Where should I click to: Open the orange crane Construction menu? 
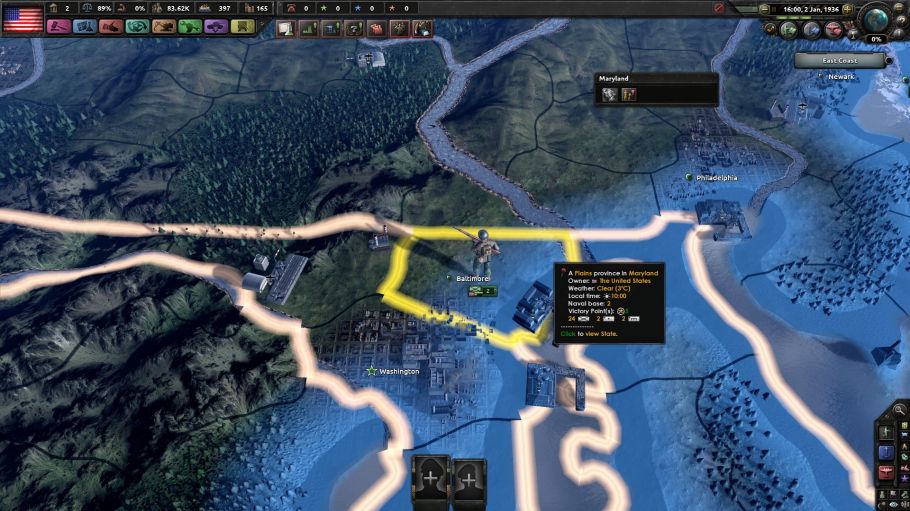[163, 27]
